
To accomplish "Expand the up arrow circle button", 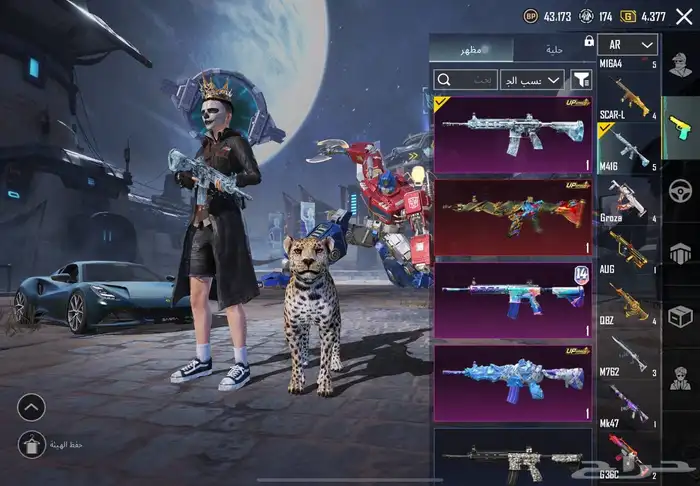I will [31, 407].
